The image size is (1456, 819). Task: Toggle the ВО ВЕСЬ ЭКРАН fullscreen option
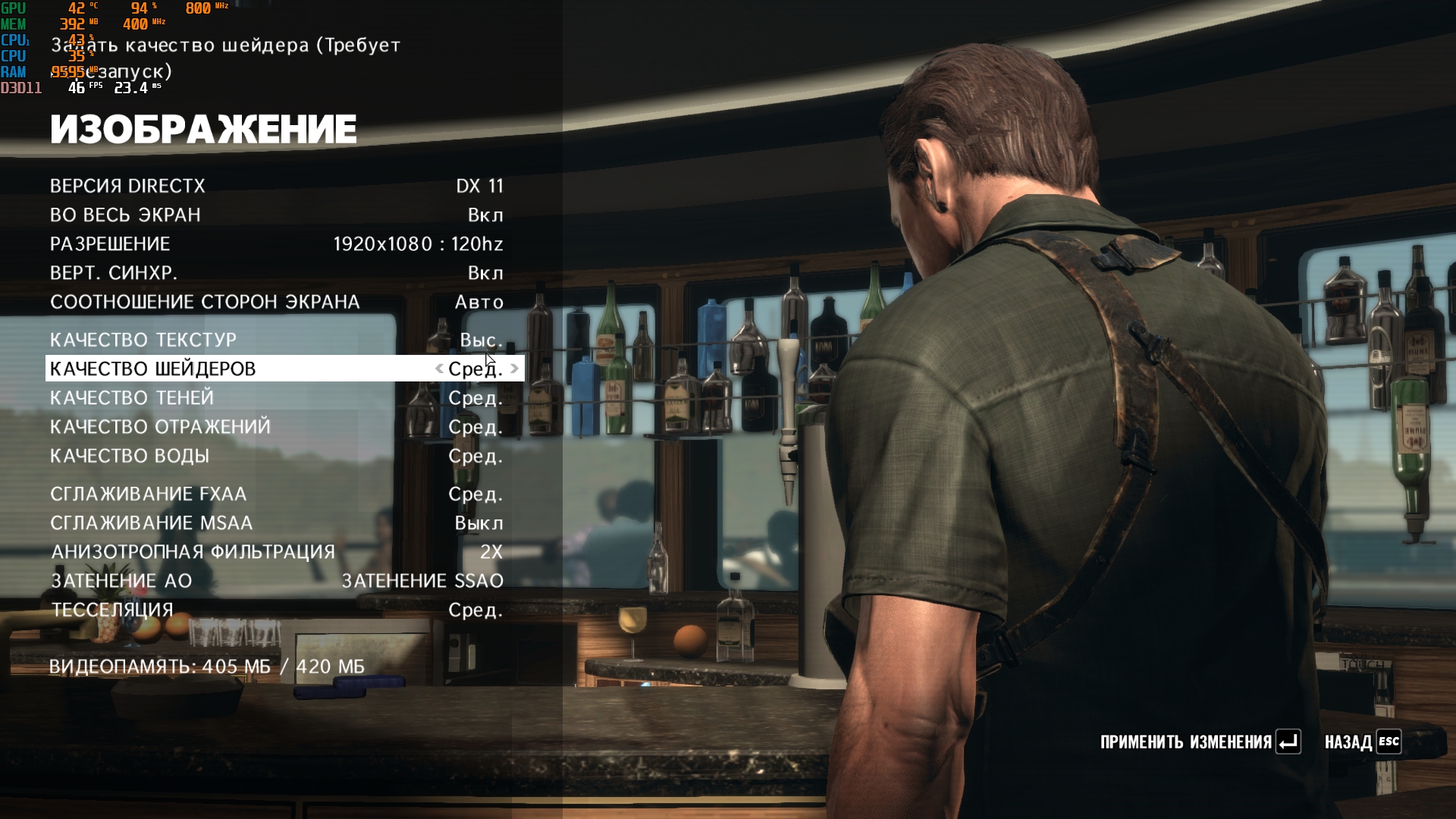click(277, 215)
